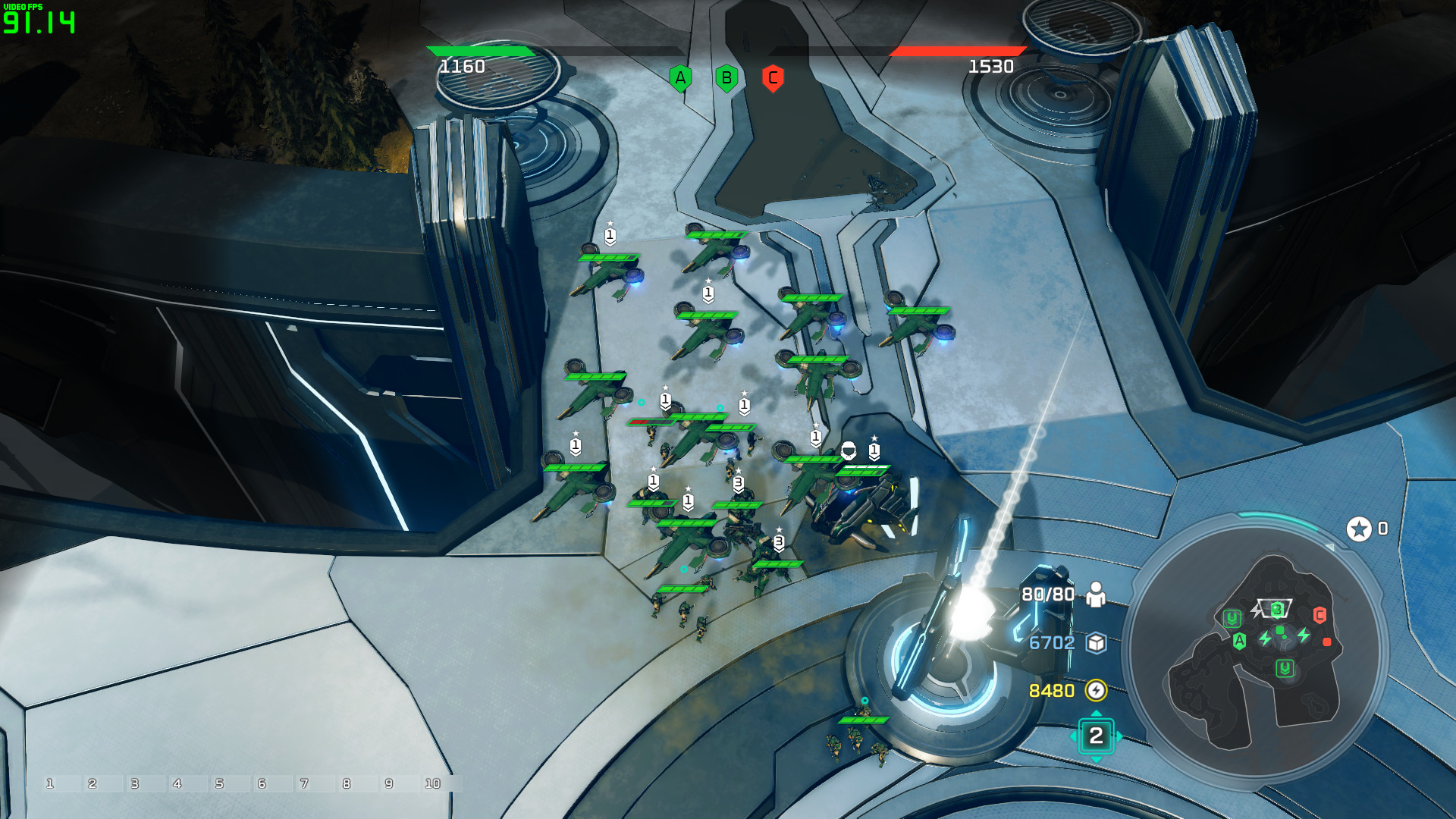Select control group 1 slot
1456x819 pixels.
coord(50,783)
